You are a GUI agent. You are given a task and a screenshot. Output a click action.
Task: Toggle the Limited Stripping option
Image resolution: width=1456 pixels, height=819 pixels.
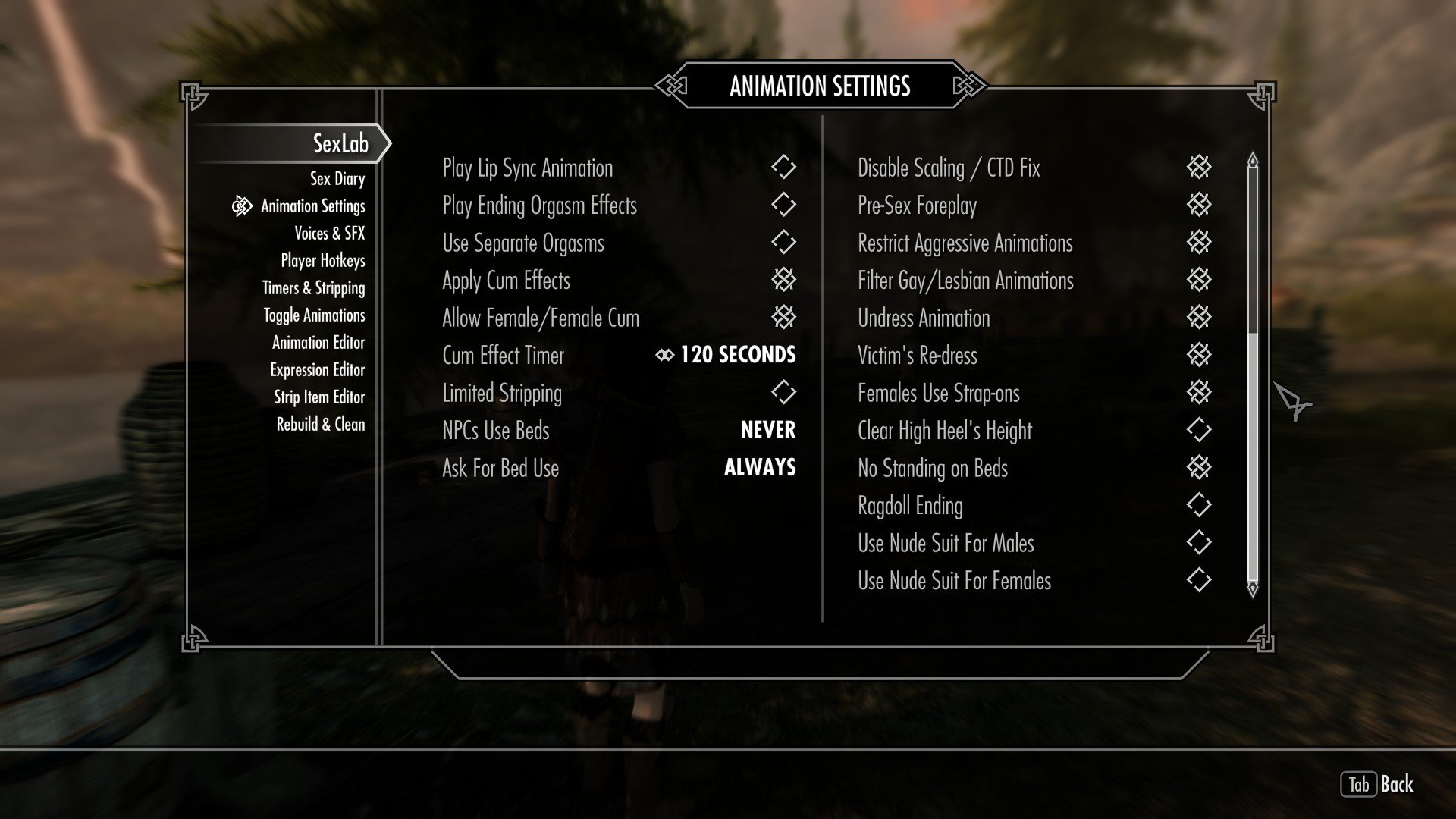[783, 393]
